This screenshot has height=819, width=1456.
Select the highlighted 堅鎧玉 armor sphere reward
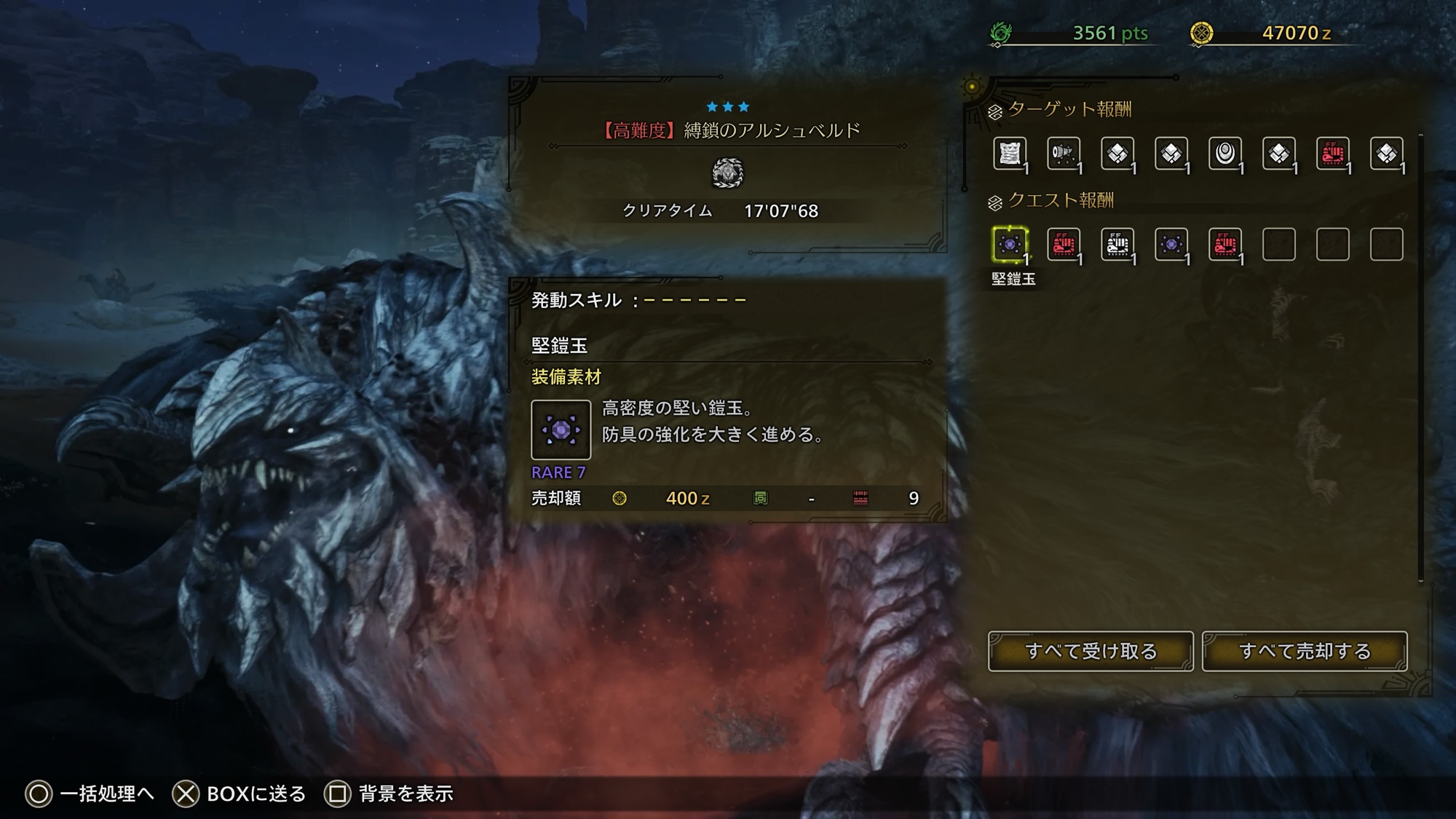coord(1010,245)
